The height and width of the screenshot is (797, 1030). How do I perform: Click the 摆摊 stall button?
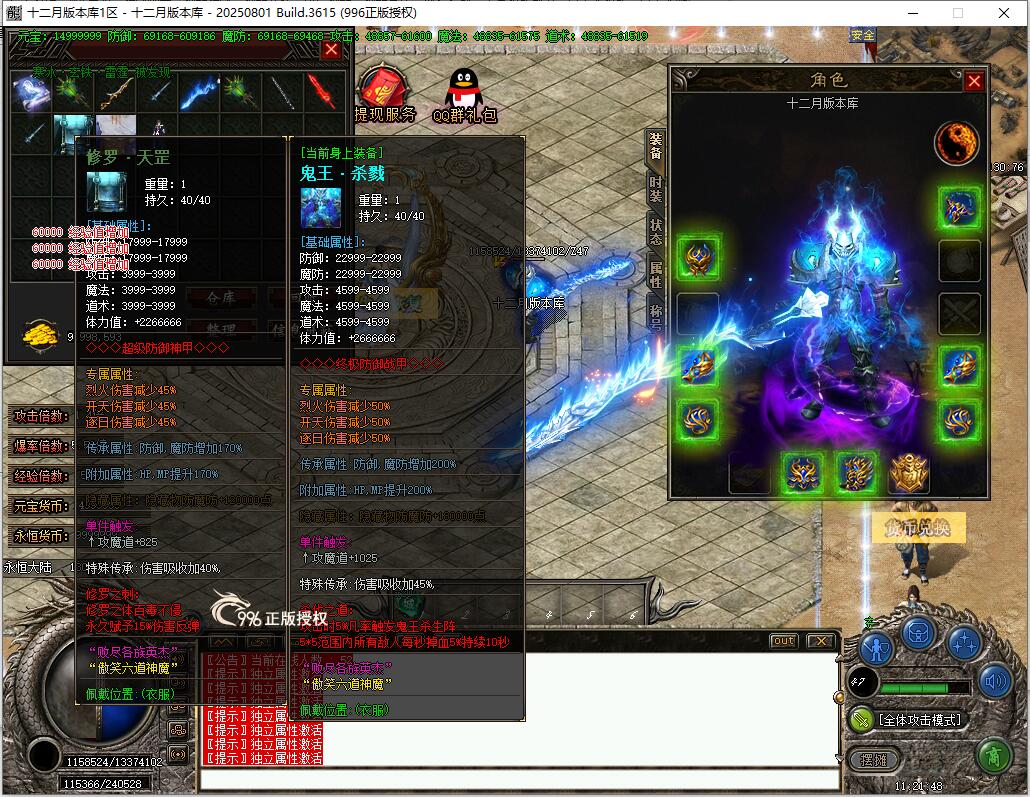pos(873,760)
